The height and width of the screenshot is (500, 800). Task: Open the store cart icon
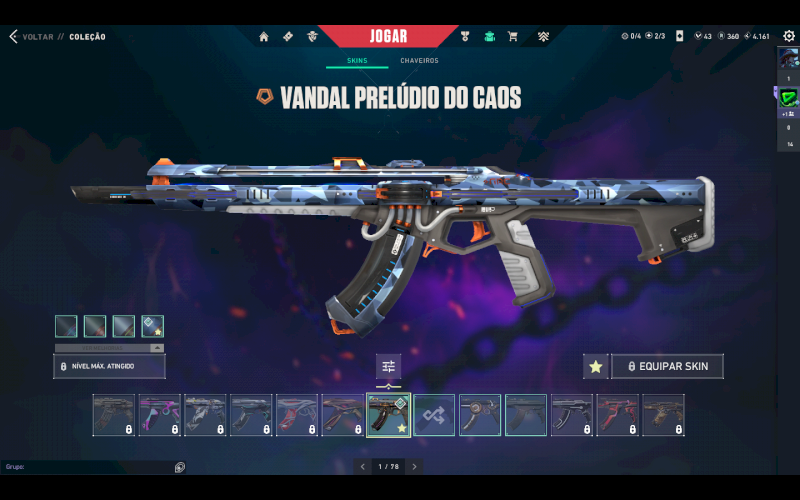[x=513, y=37]
